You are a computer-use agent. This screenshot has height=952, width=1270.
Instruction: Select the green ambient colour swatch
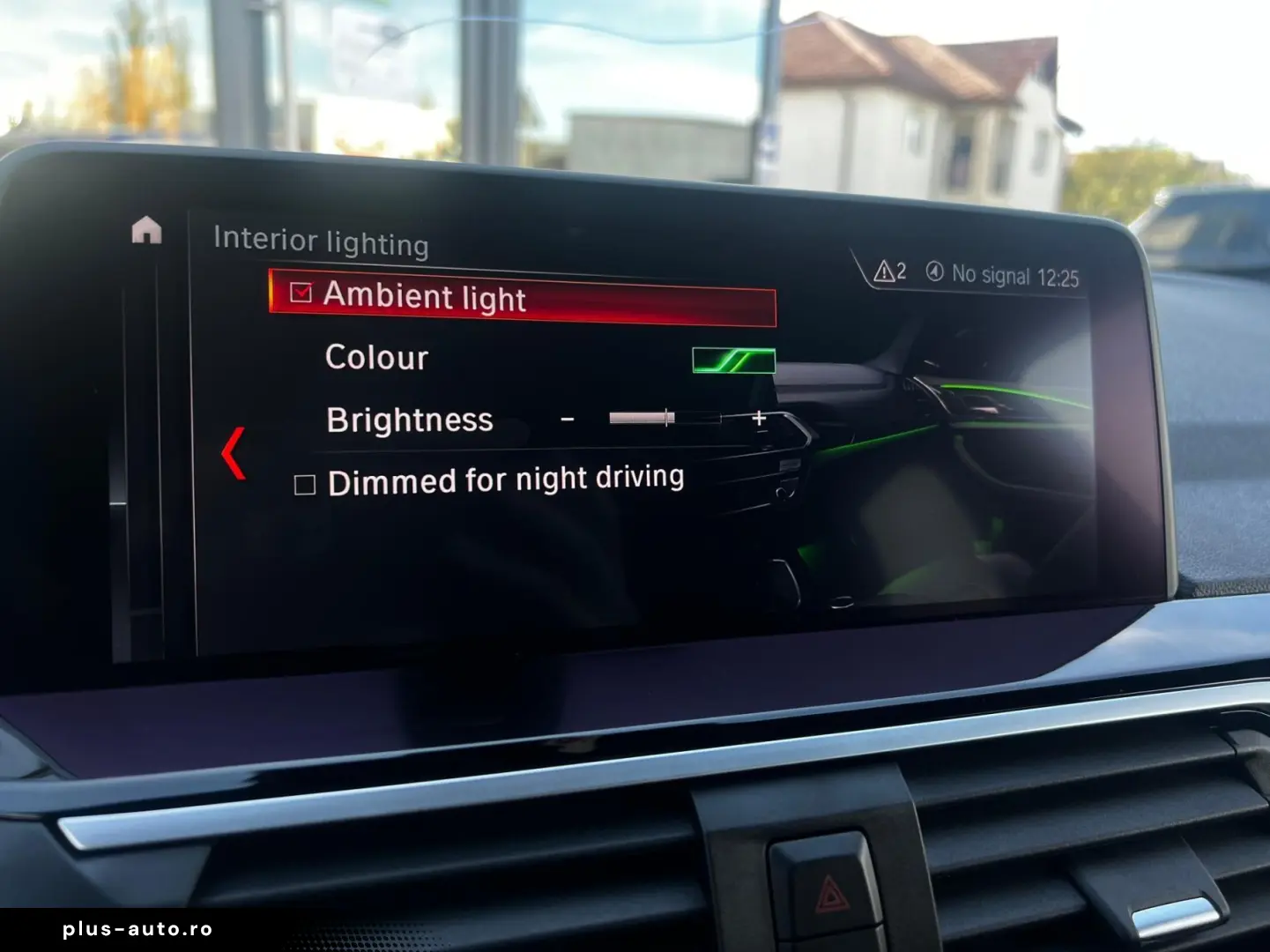[x=733, y=360]
